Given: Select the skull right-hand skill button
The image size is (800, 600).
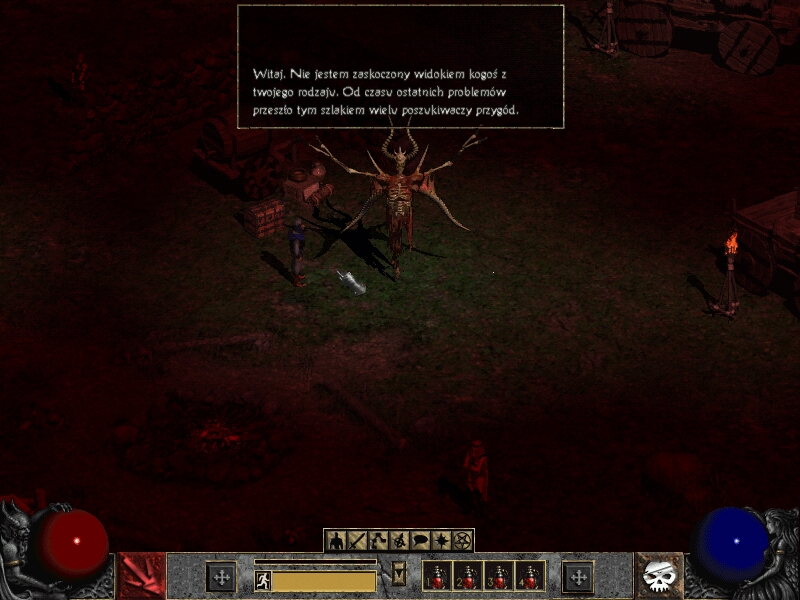Looking at the screenshot, I should click(x=659, y=577).
